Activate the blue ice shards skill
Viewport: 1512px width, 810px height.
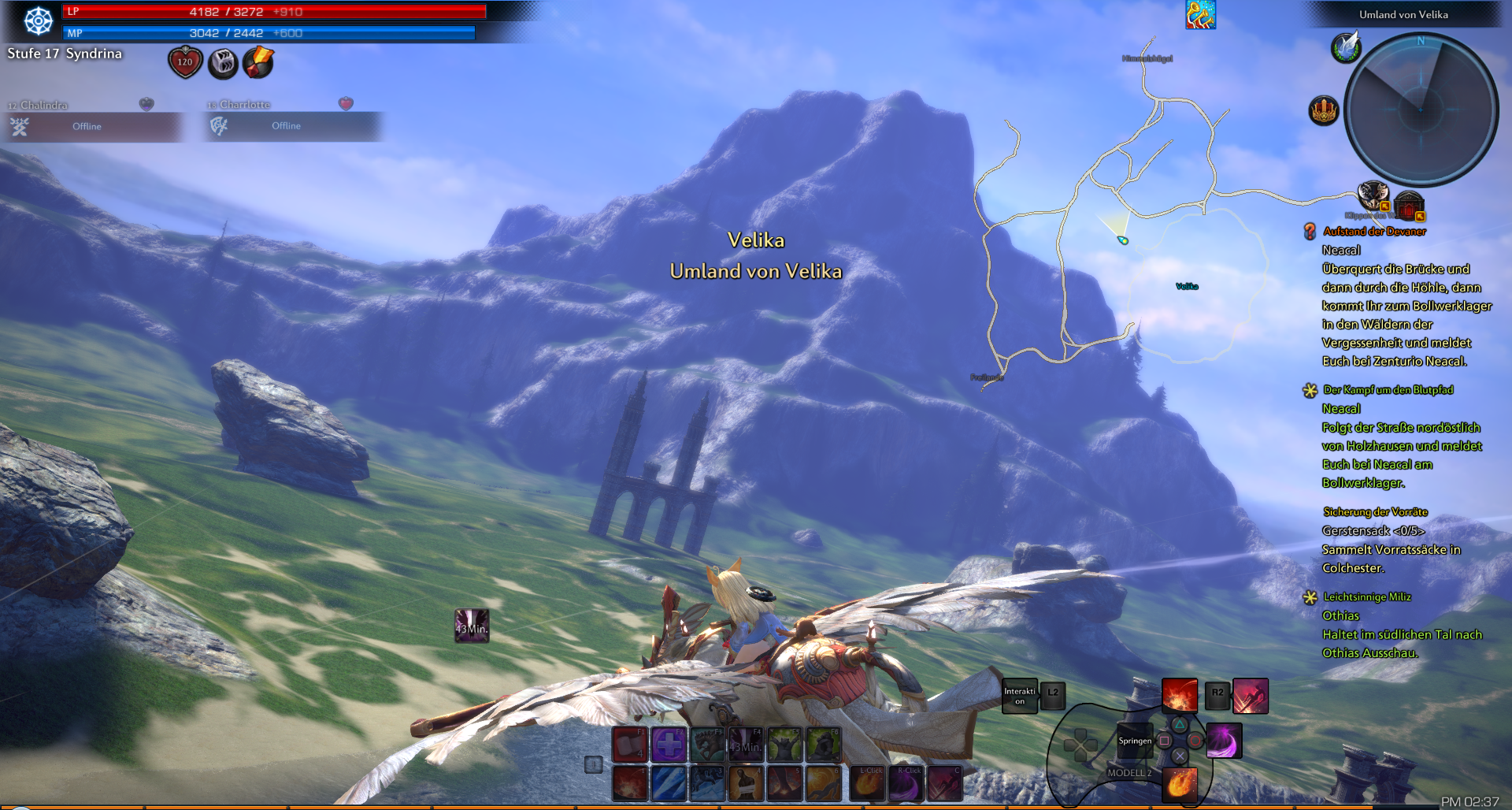pos(669,783)
